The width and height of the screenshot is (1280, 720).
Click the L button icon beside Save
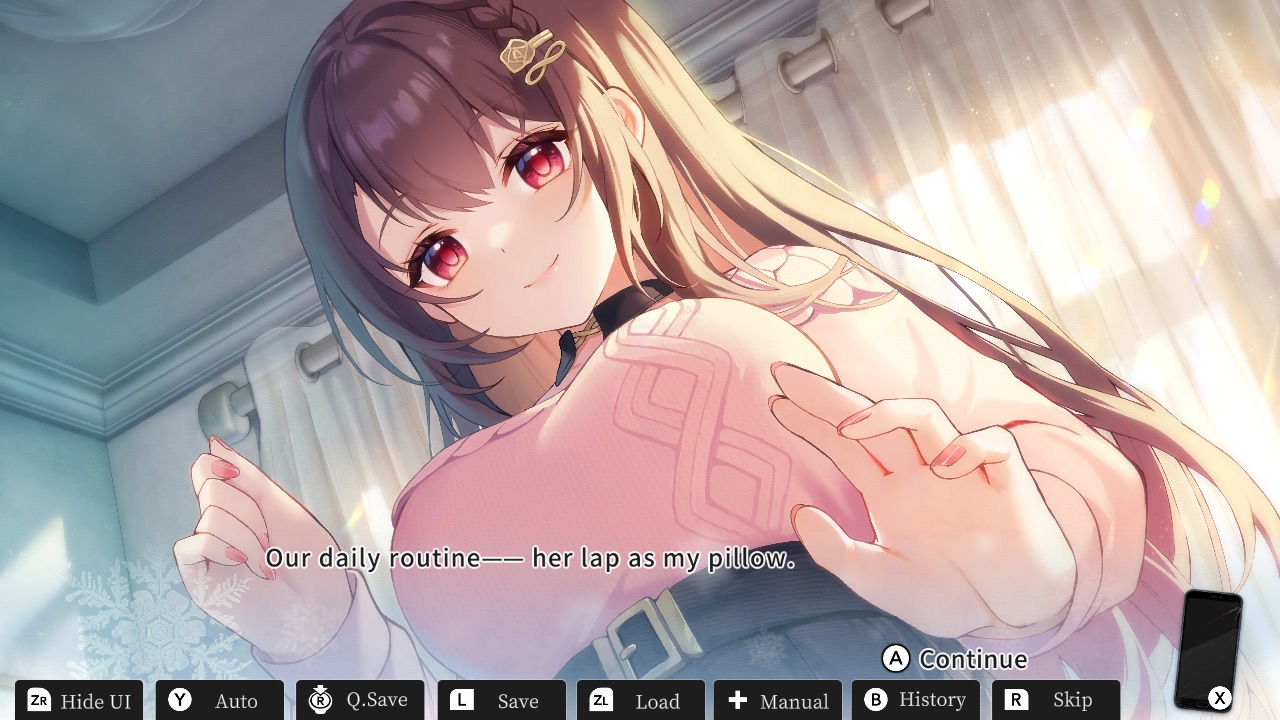point(463,700)
